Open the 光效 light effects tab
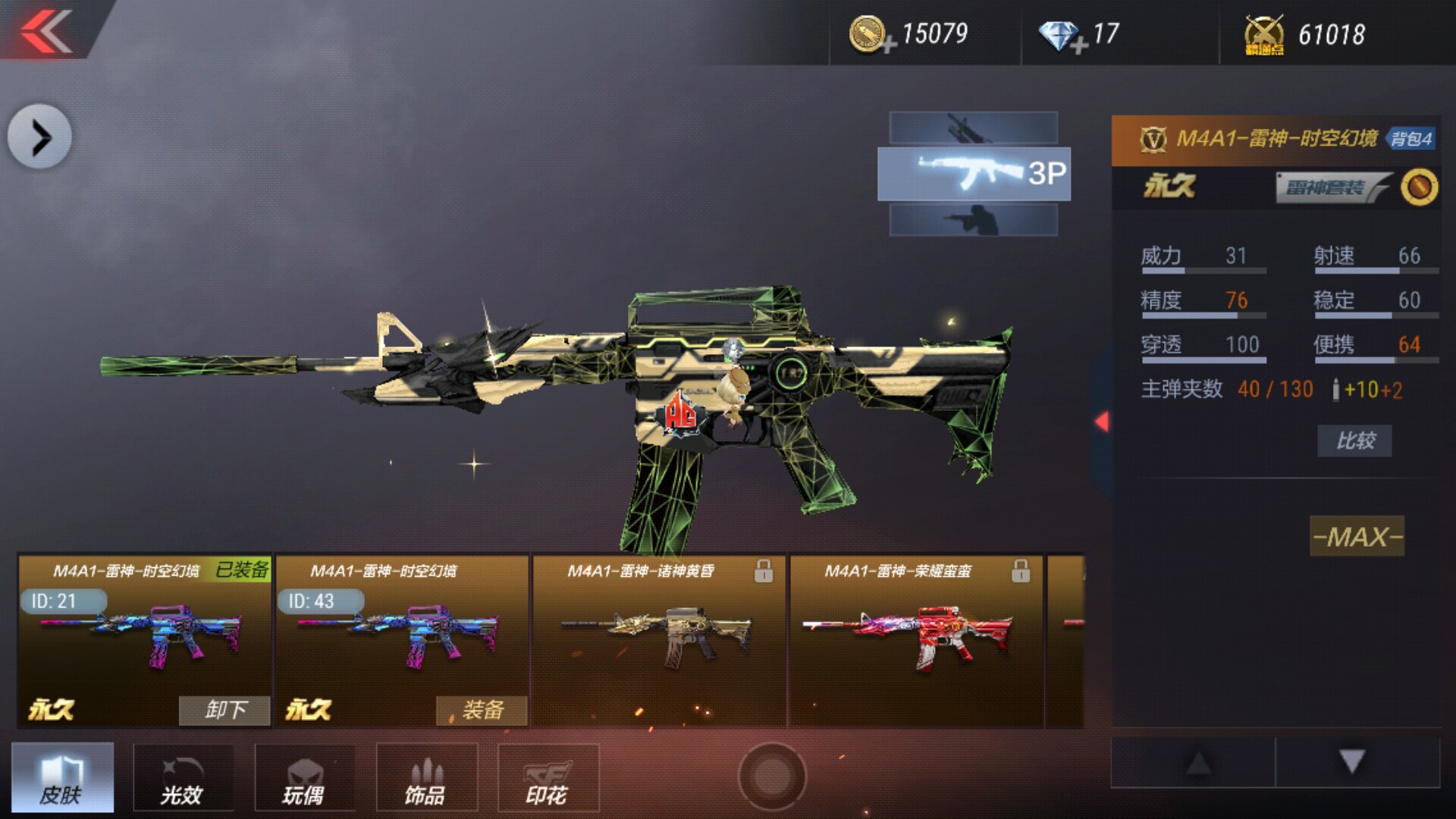This screenshot has height=819, width=1456. pyautogui.click(x=183, y=778)
